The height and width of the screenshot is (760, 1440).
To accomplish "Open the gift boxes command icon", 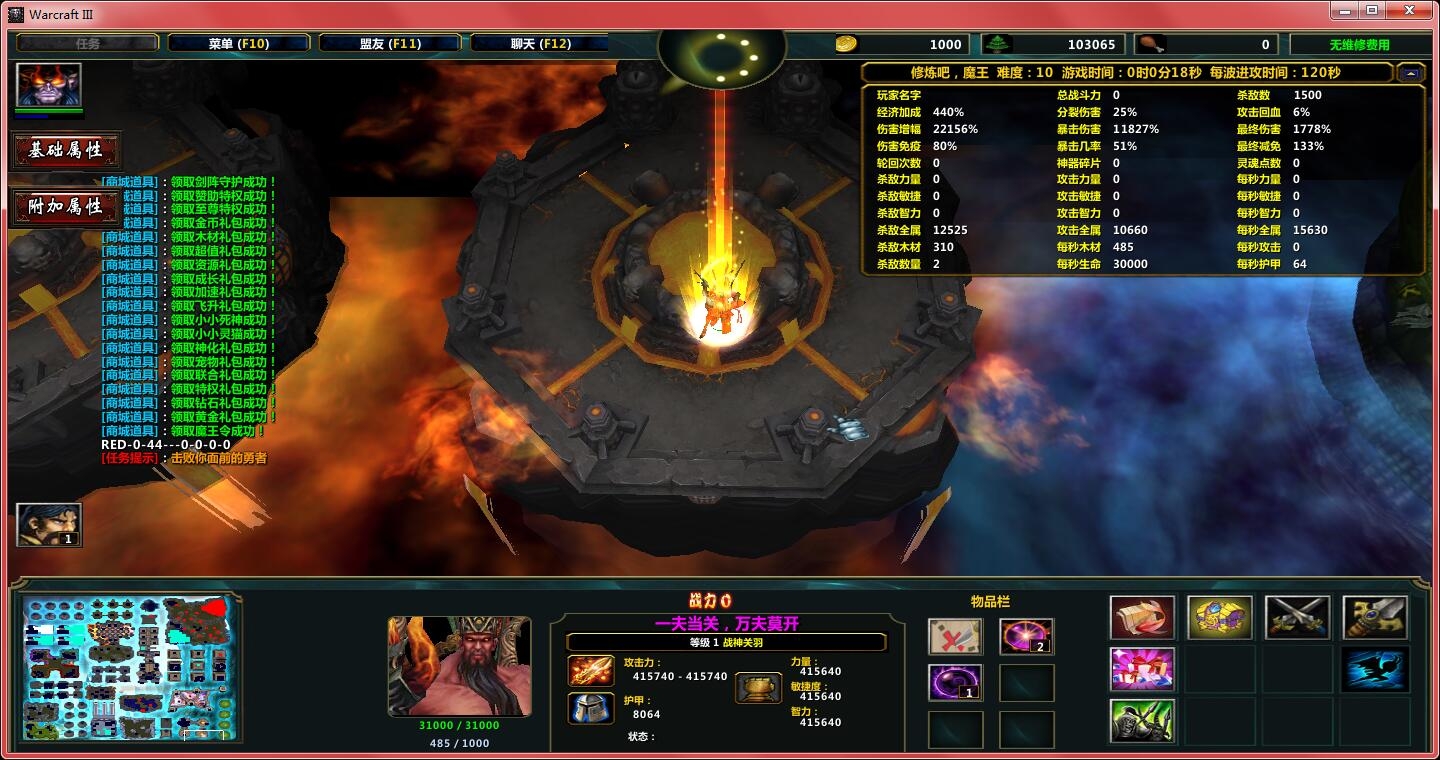I will click(1142, 669).
